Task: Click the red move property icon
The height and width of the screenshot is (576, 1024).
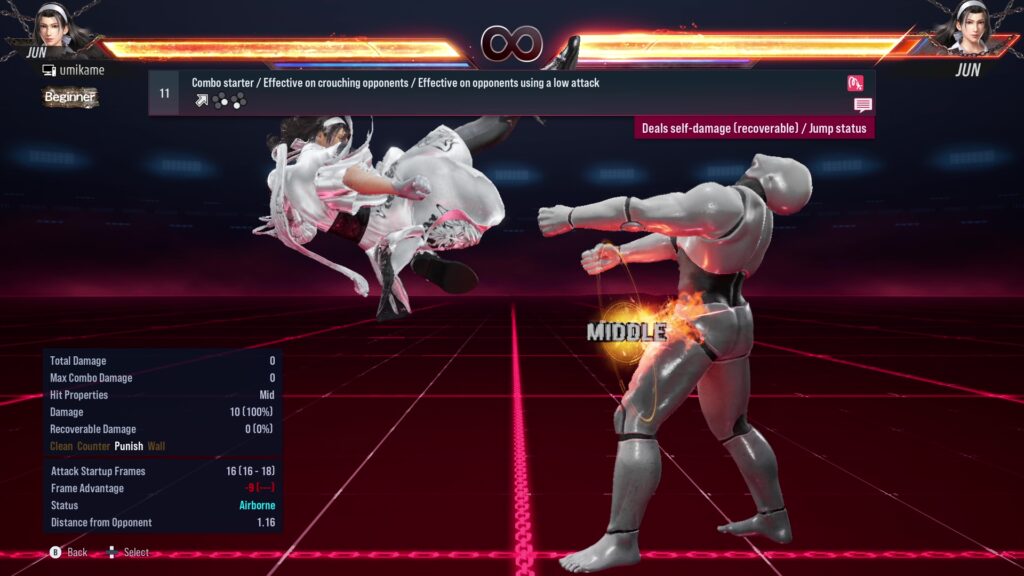Action: point(855,83)
